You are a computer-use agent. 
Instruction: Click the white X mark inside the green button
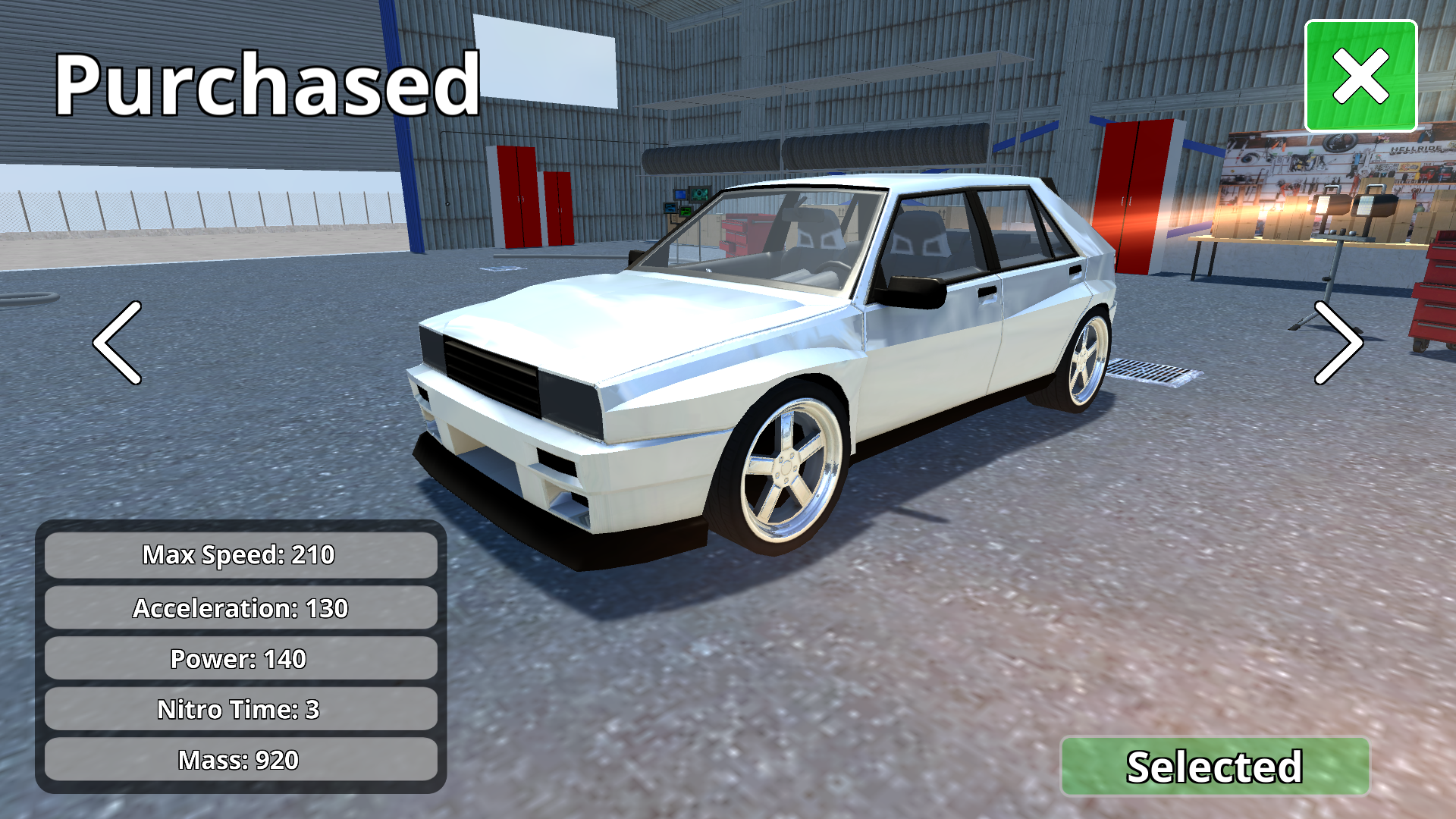pyautogui.click(x=1361, y=75)
